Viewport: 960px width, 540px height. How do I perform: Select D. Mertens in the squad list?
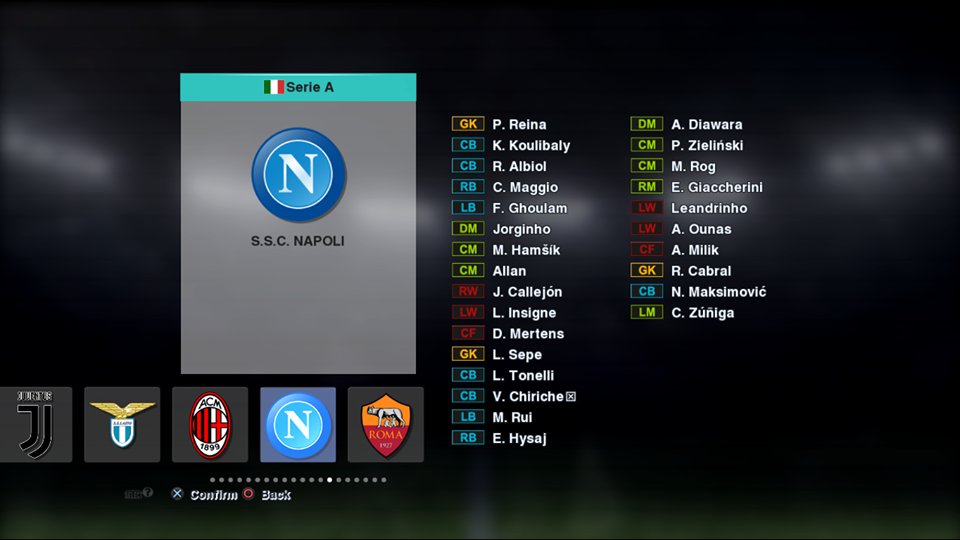click(528, 334)
